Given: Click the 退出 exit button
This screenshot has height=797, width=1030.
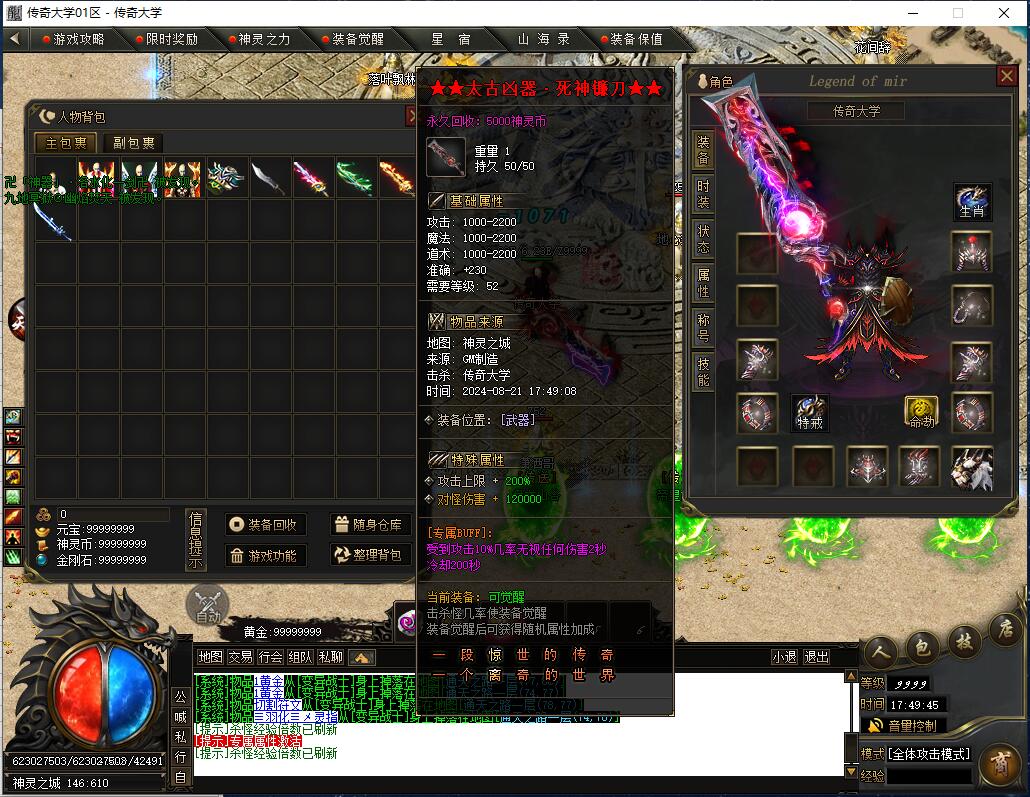Looking at the screenshot, I should click(x=817, y=657).
